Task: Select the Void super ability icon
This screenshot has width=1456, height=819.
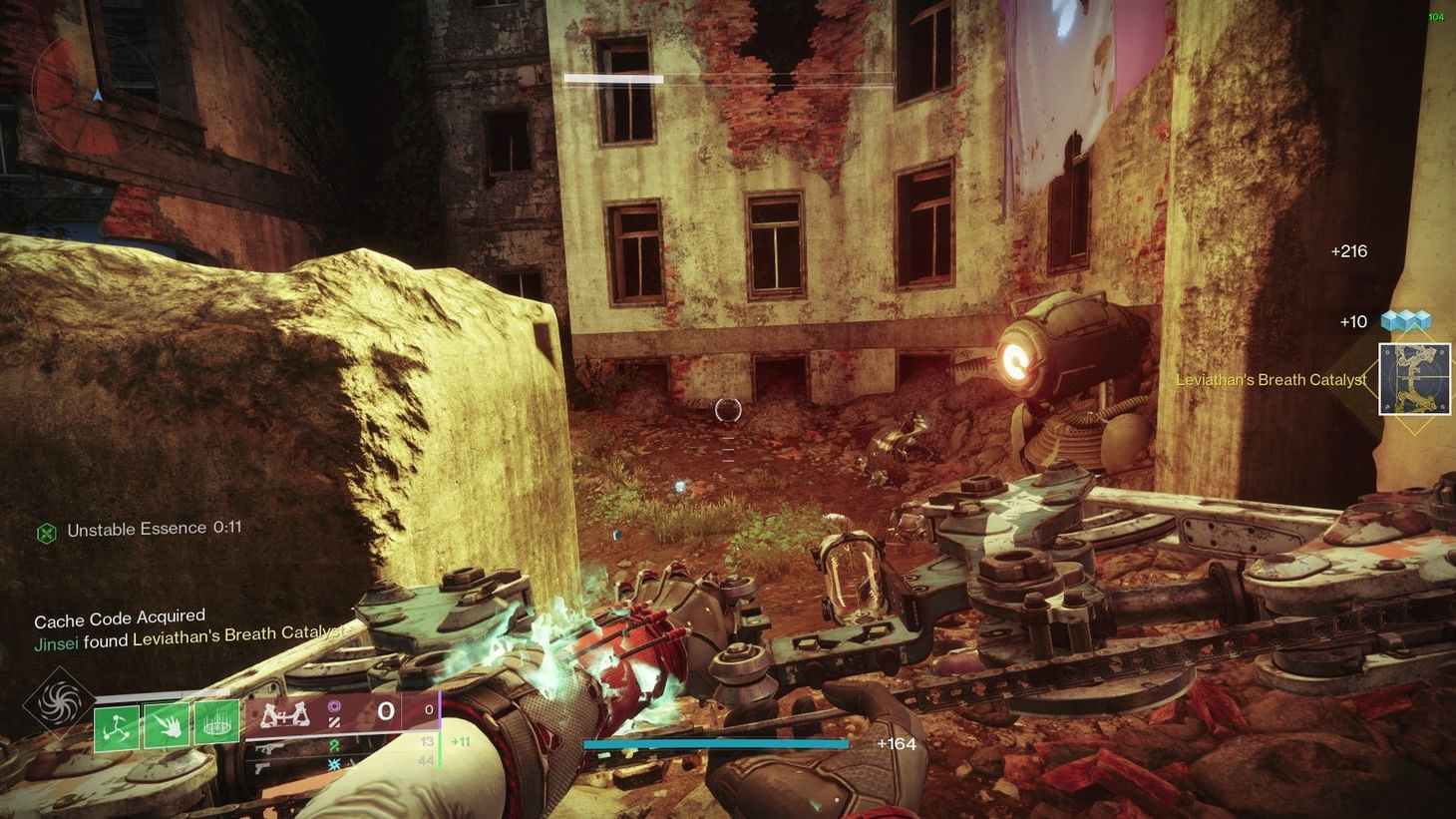Action: (x=57, y=701)
